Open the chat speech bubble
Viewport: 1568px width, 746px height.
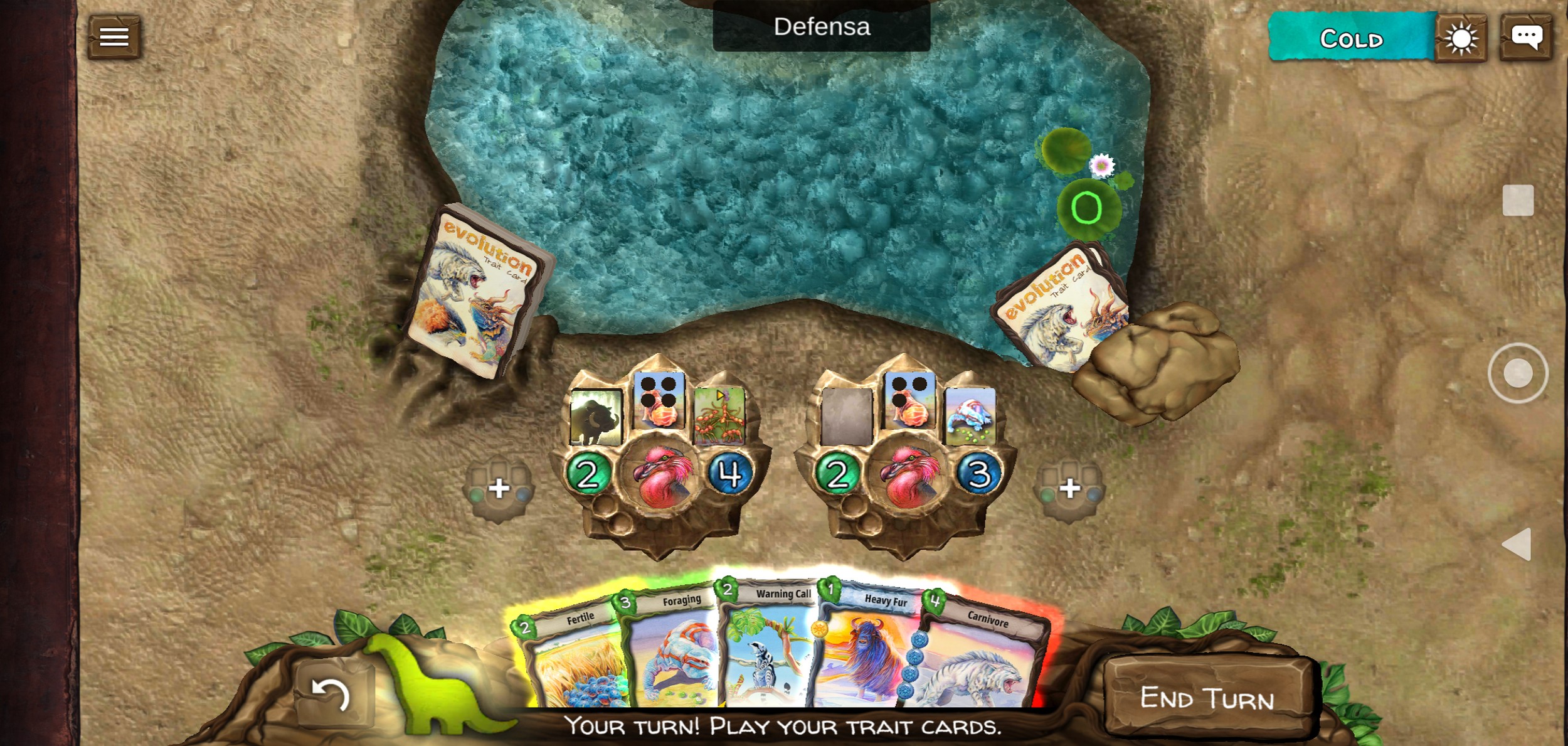tap(1526, 37)
